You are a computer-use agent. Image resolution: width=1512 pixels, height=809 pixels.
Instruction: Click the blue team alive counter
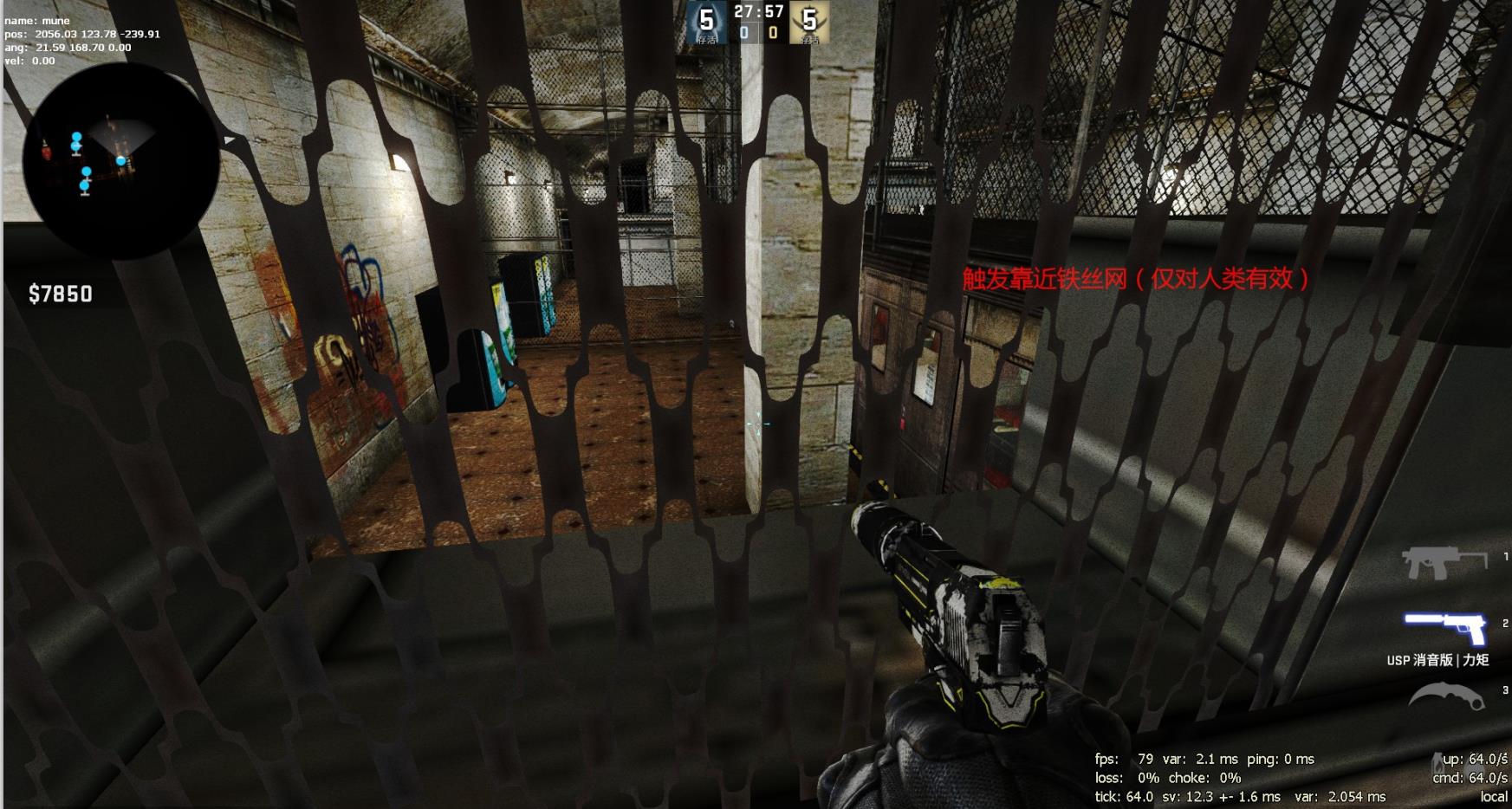pos(706,23)
